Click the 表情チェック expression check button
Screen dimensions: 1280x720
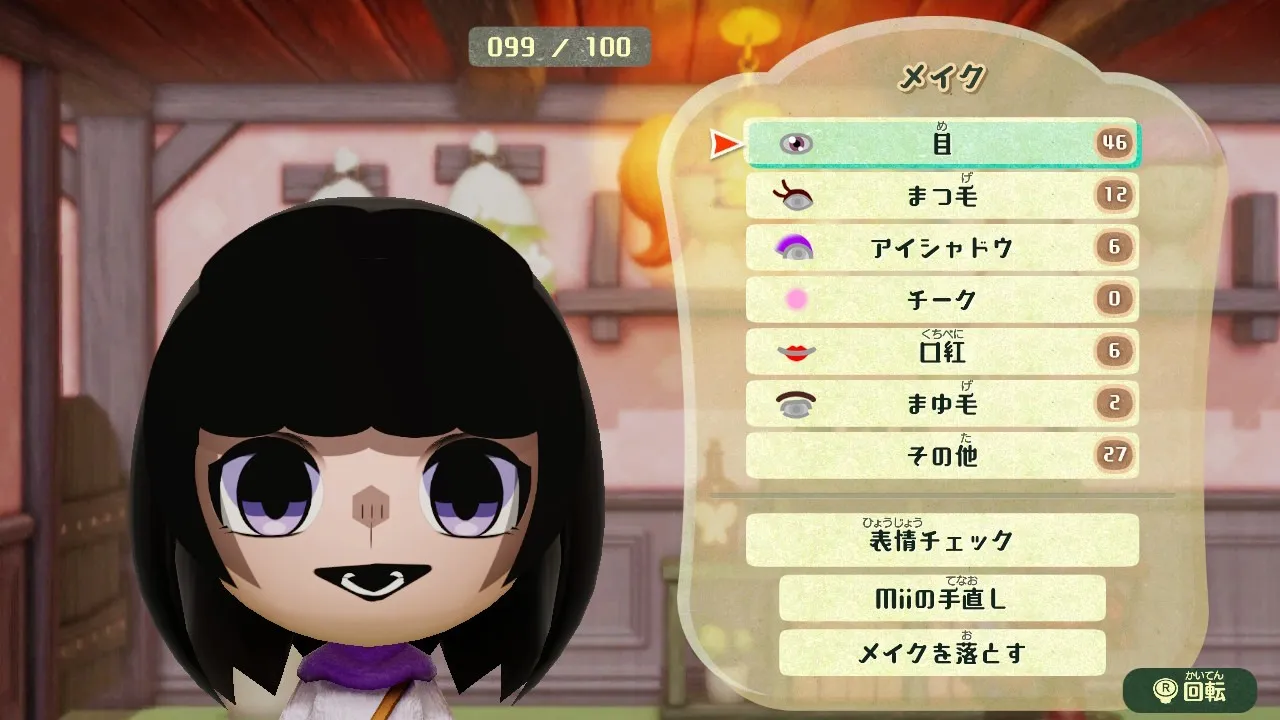coord(941,540)
